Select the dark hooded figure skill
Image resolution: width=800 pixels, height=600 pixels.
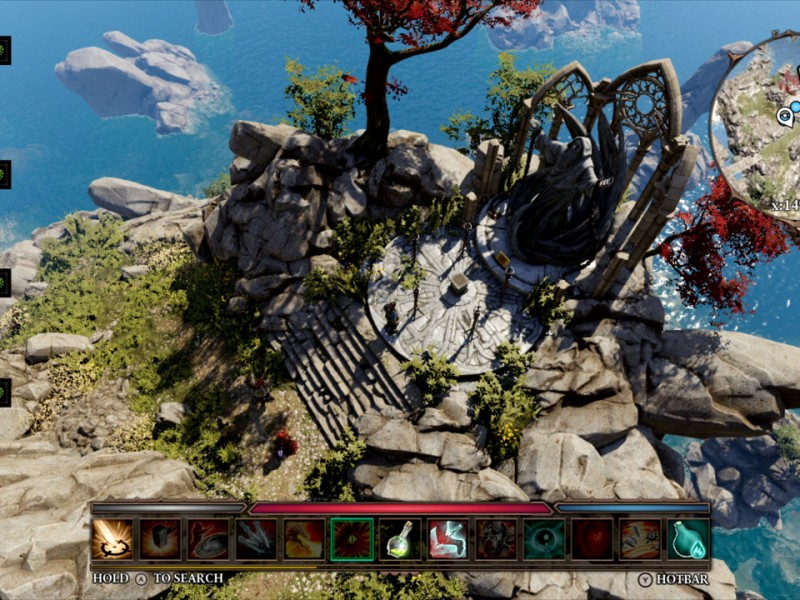(496, 539)
